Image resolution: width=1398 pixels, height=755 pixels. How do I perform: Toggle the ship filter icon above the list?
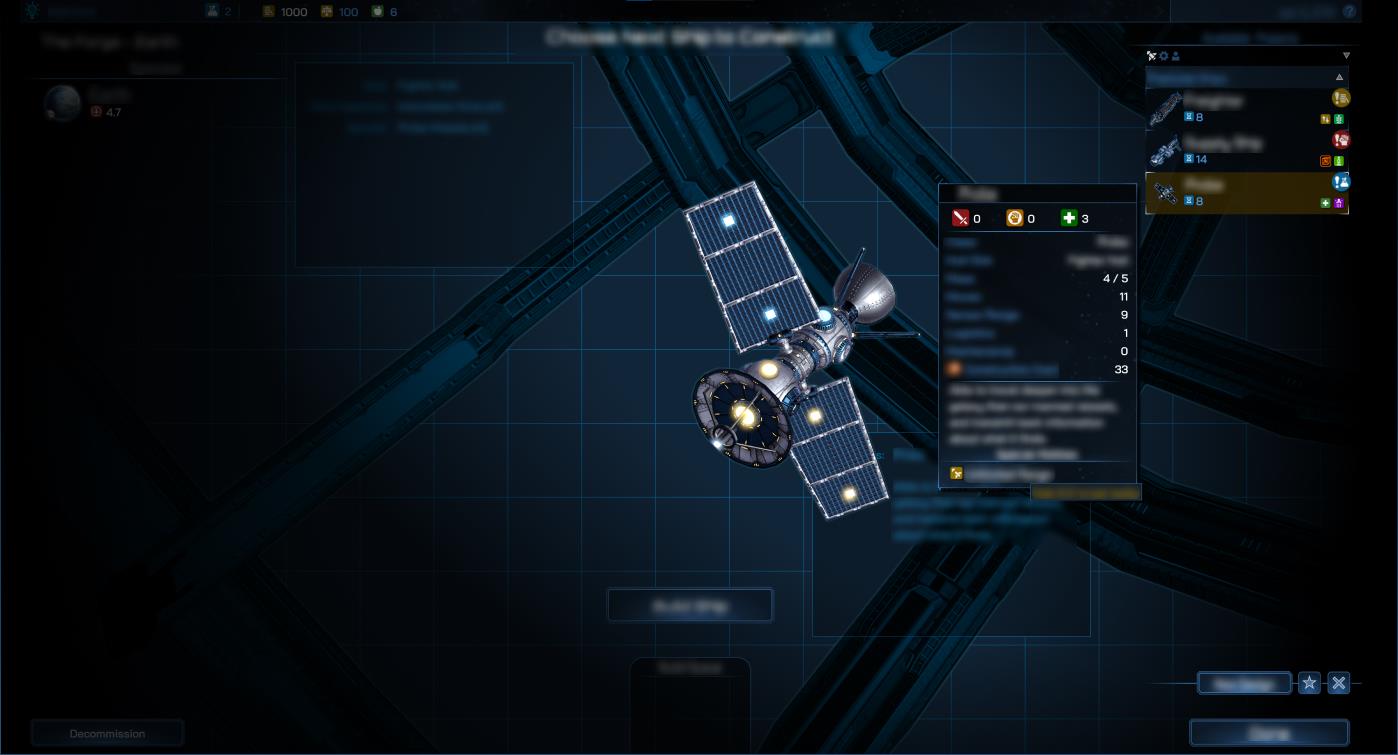click(x=1151, y=56)
